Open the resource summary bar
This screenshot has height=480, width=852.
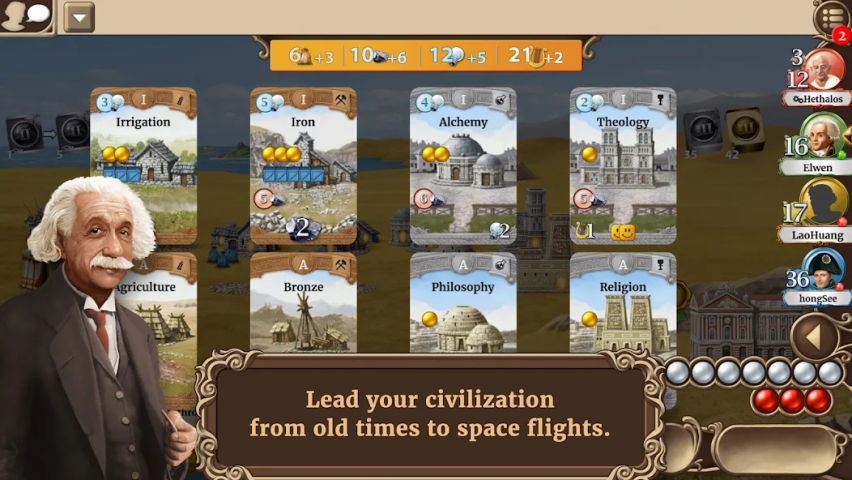pos(425,56)
